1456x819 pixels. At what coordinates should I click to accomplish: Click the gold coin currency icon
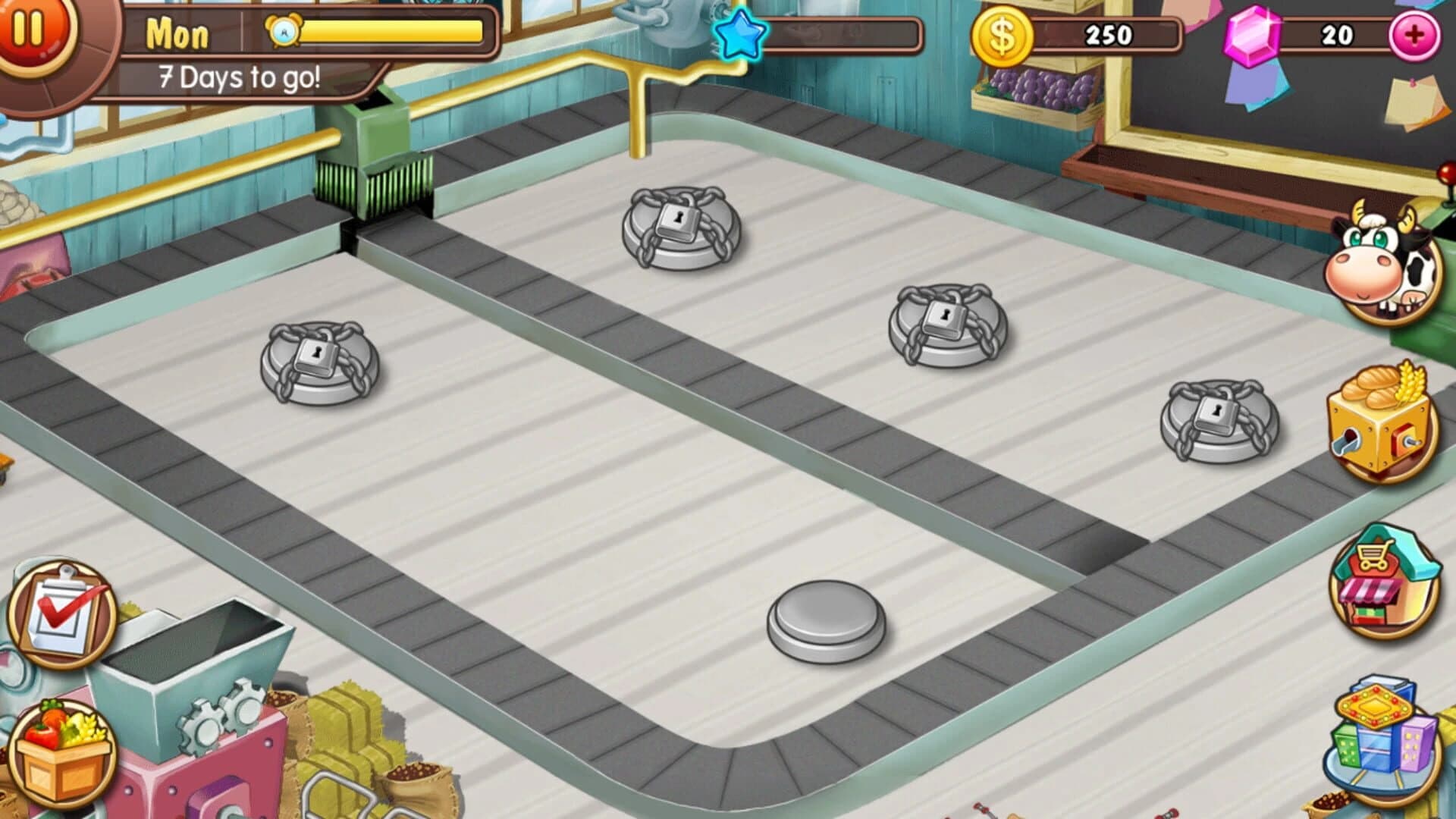click(x=1005, y=34)
